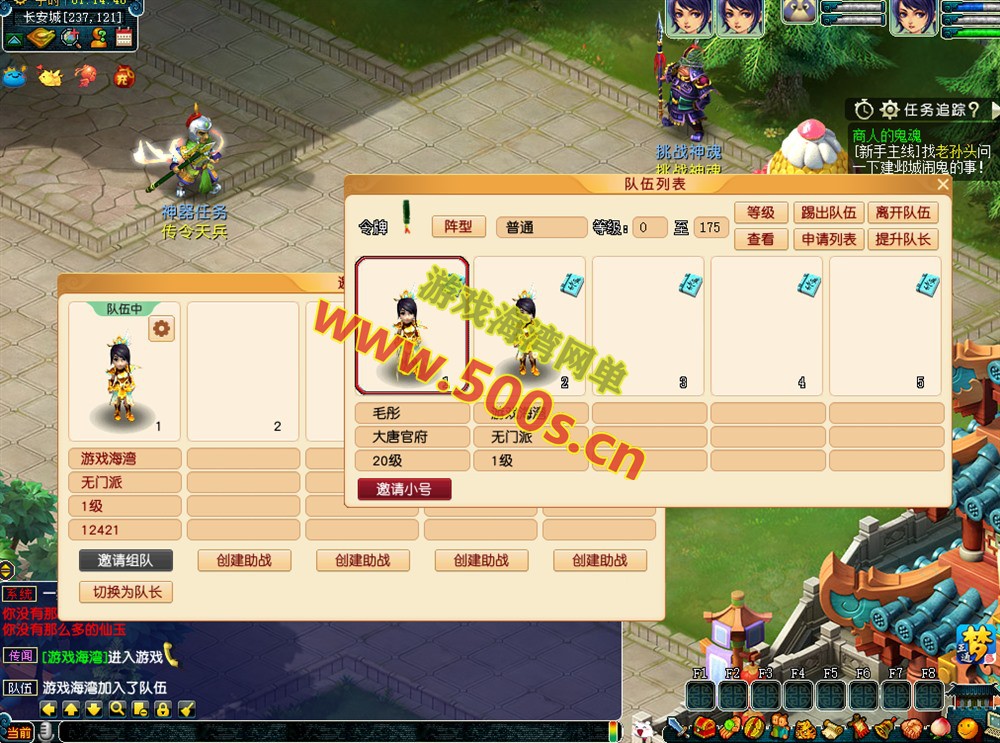Click the chat magnifier search icon
This screenshot has width=1000, height=743.
117,709
